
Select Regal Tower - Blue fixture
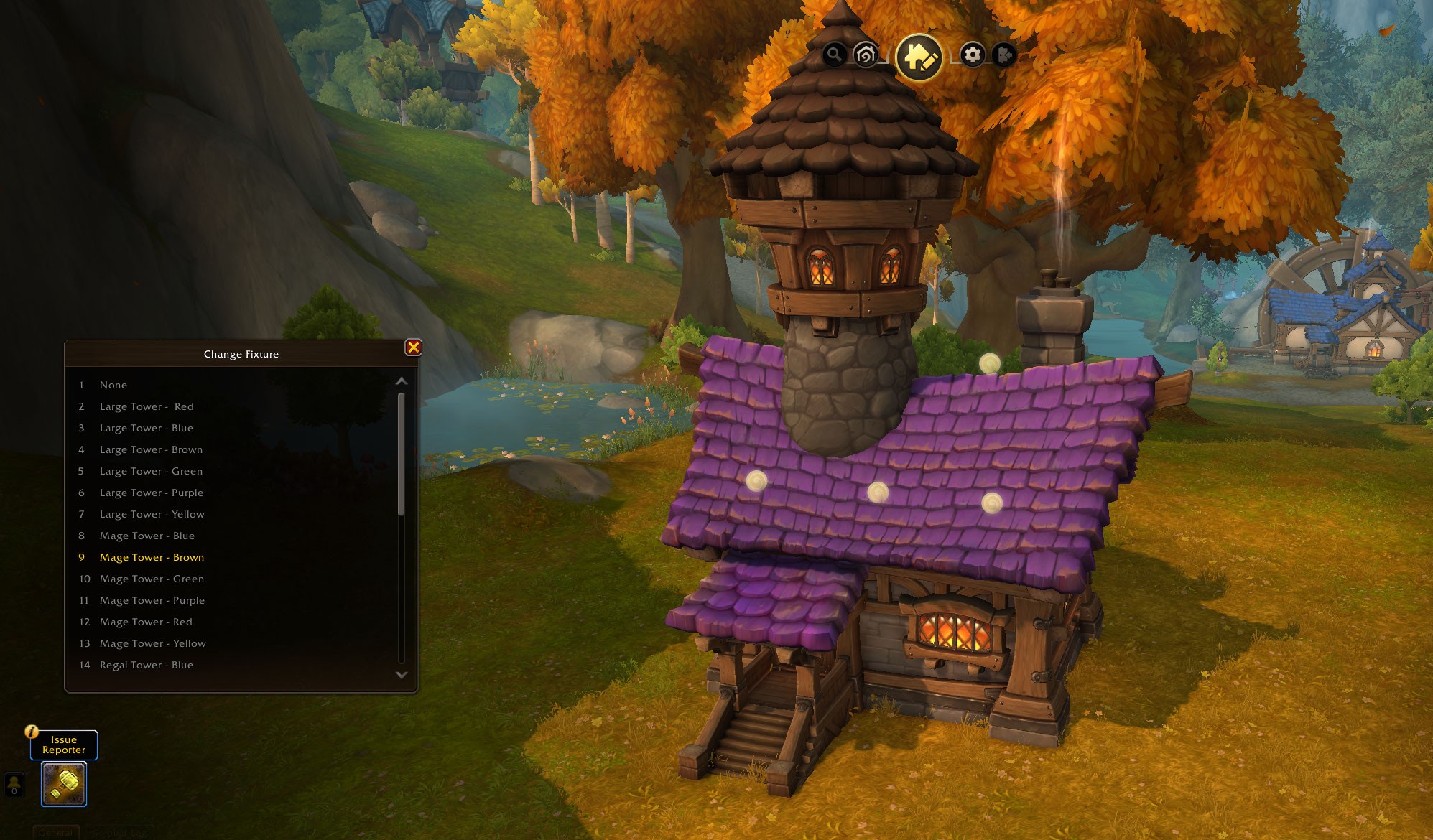click(147, 665)
